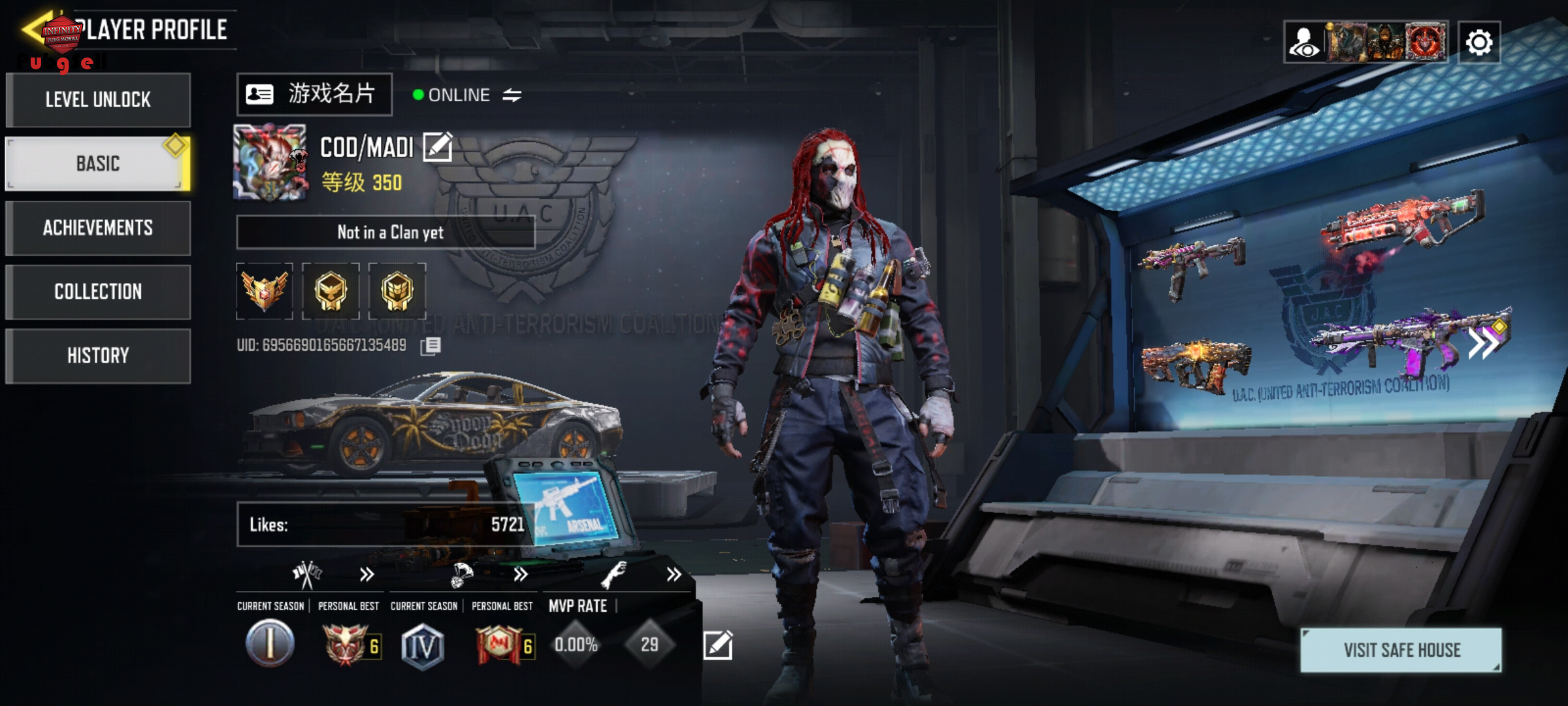Expand multiplayer rank details arrows
1568x706 pixels.
(367, 575)
